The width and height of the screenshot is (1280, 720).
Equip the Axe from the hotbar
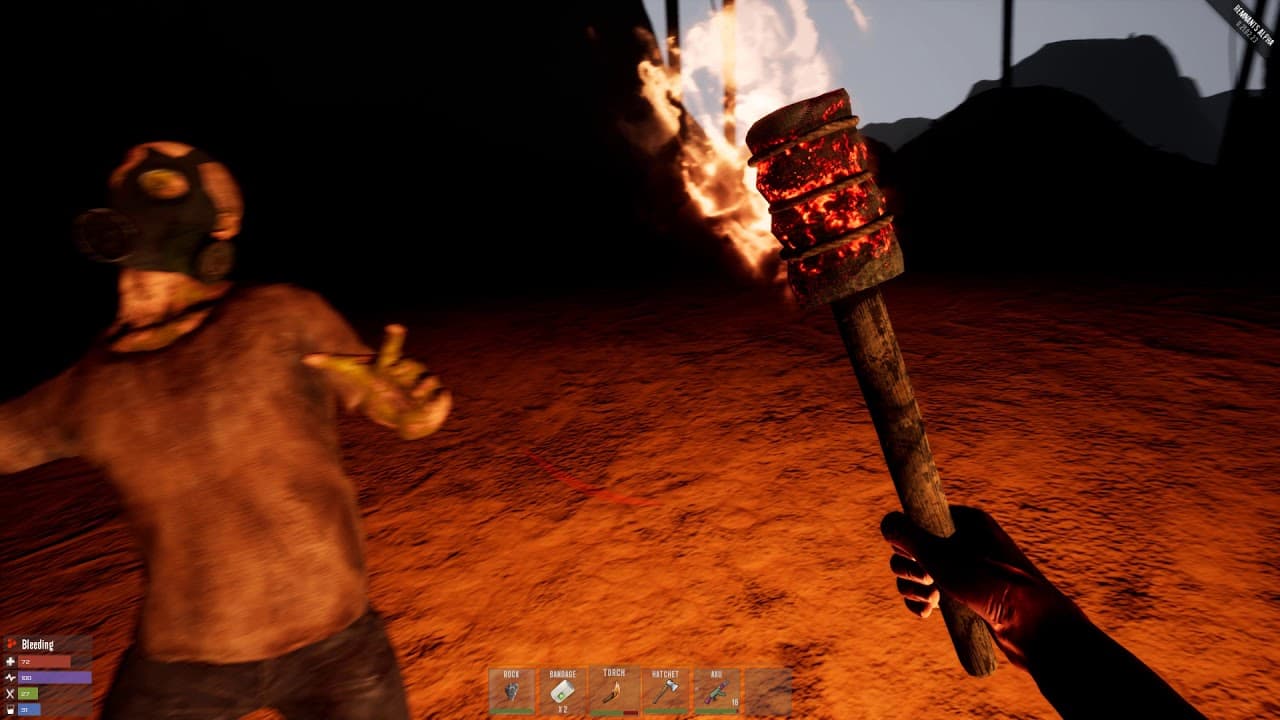(x=715, y=690)
